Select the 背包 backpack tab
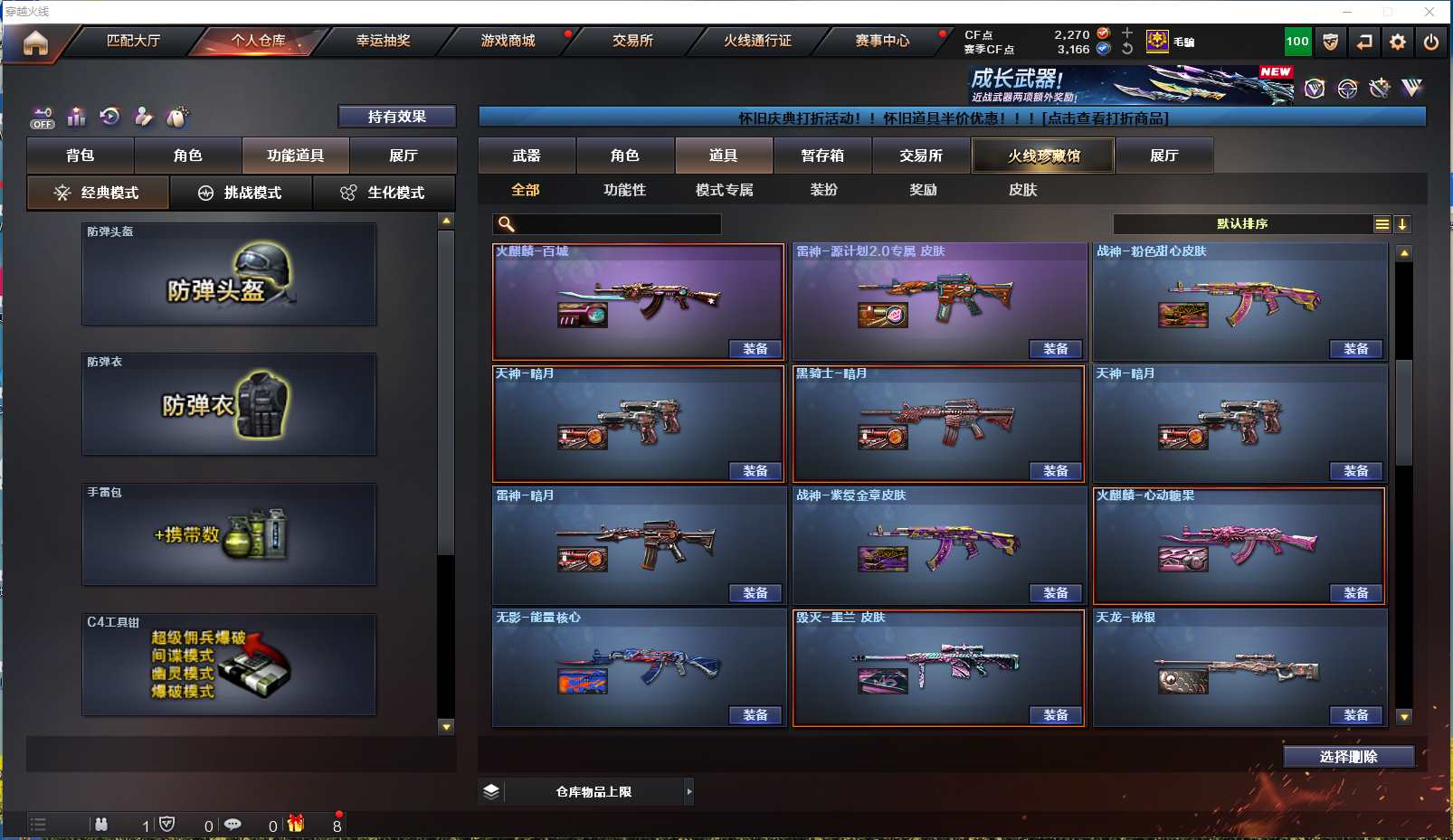Image resolution: width=1453 pixels, height=840 pixels. point(81,156)
